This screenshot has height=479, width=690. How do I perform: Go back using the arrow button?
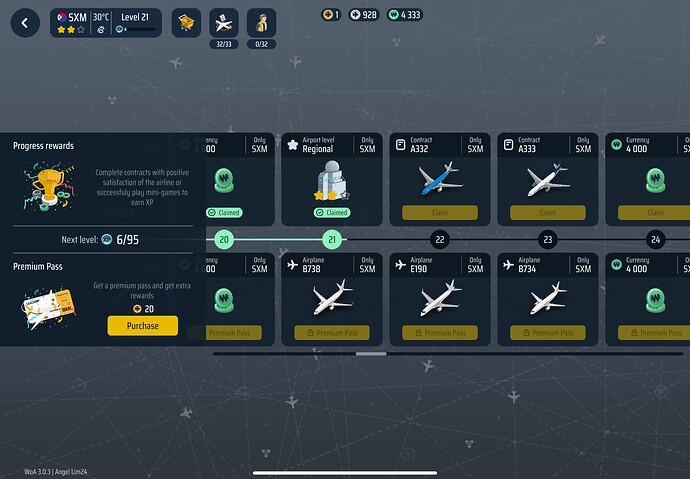coord(24,23)
